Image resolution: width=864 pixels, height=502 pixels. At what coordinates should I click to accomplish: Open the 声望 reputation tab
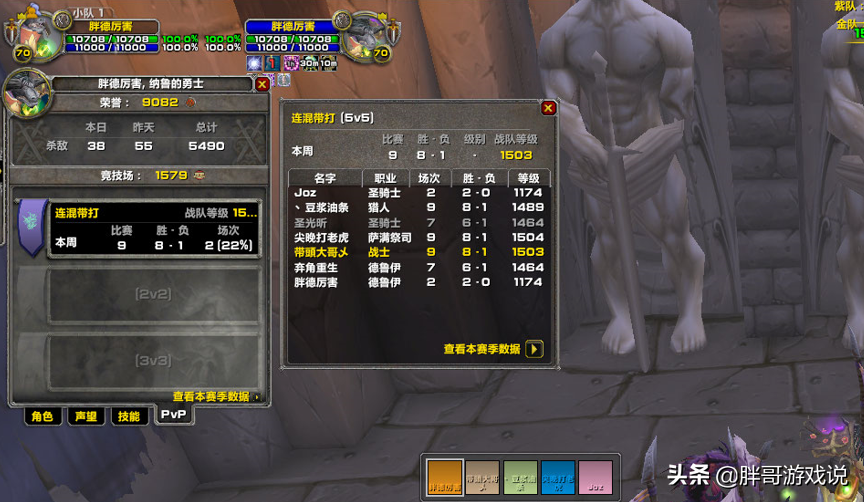coord(85,417)
